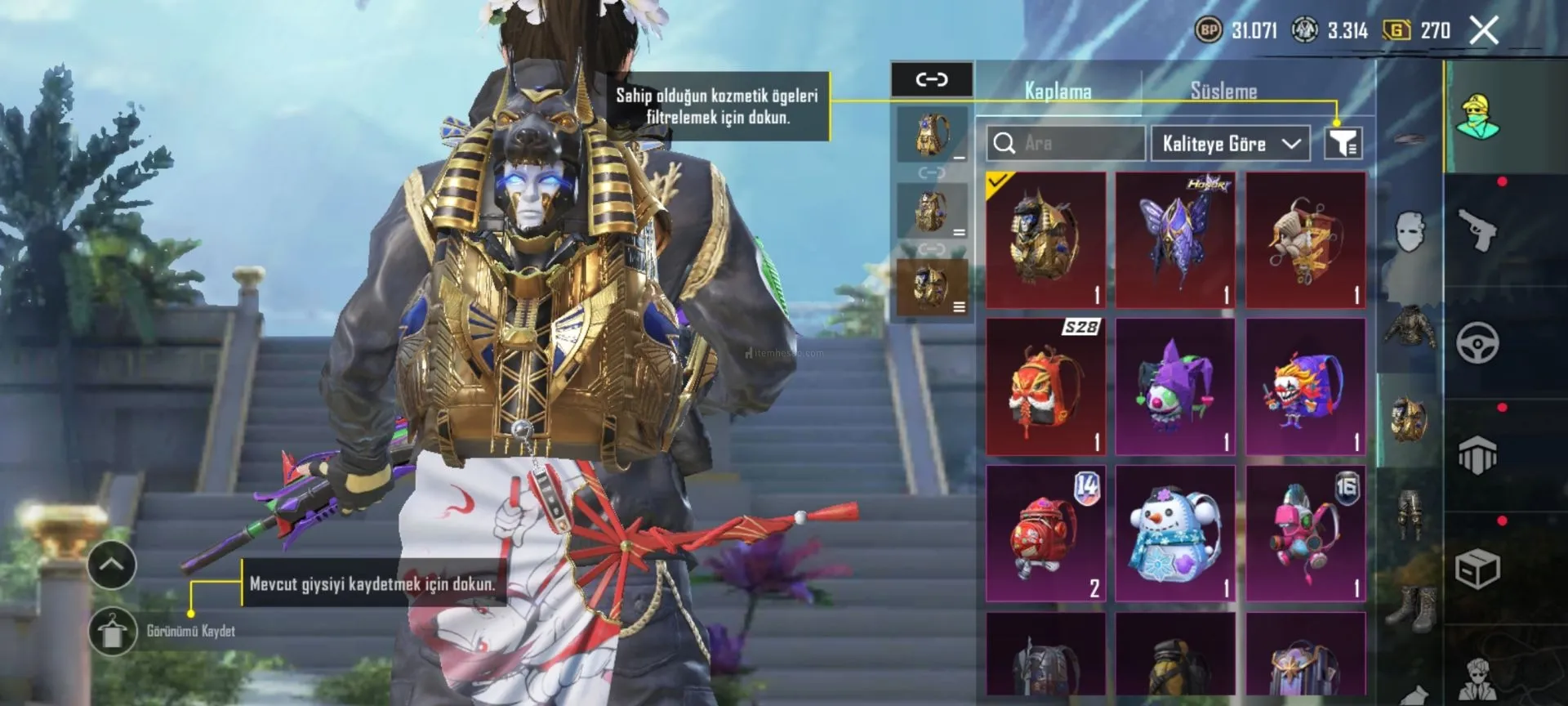Open the pistol weapon skins category
Image resolution: width=1568 pixels, height=706 pixels.
pos(1477,231)
